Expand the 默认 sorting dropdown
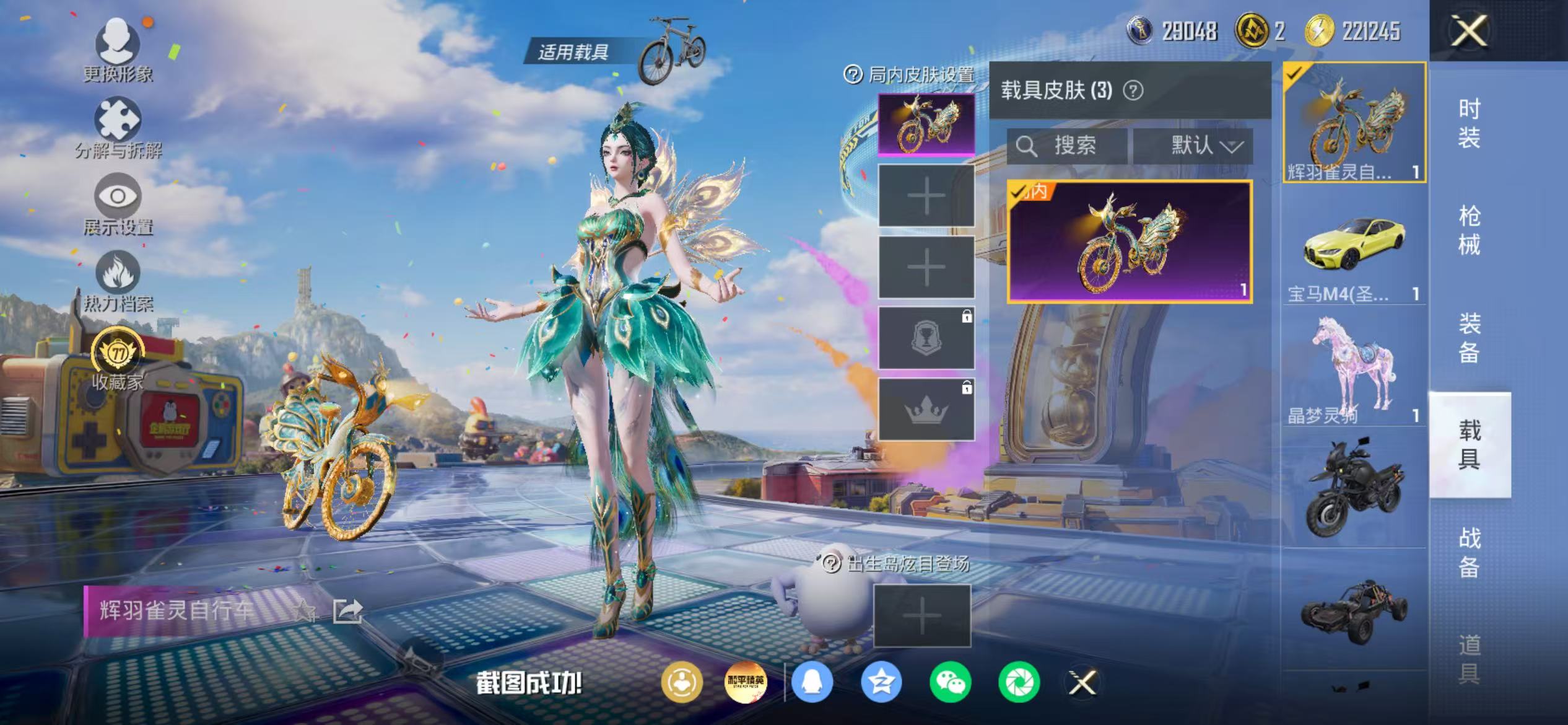 [1198, 147]
